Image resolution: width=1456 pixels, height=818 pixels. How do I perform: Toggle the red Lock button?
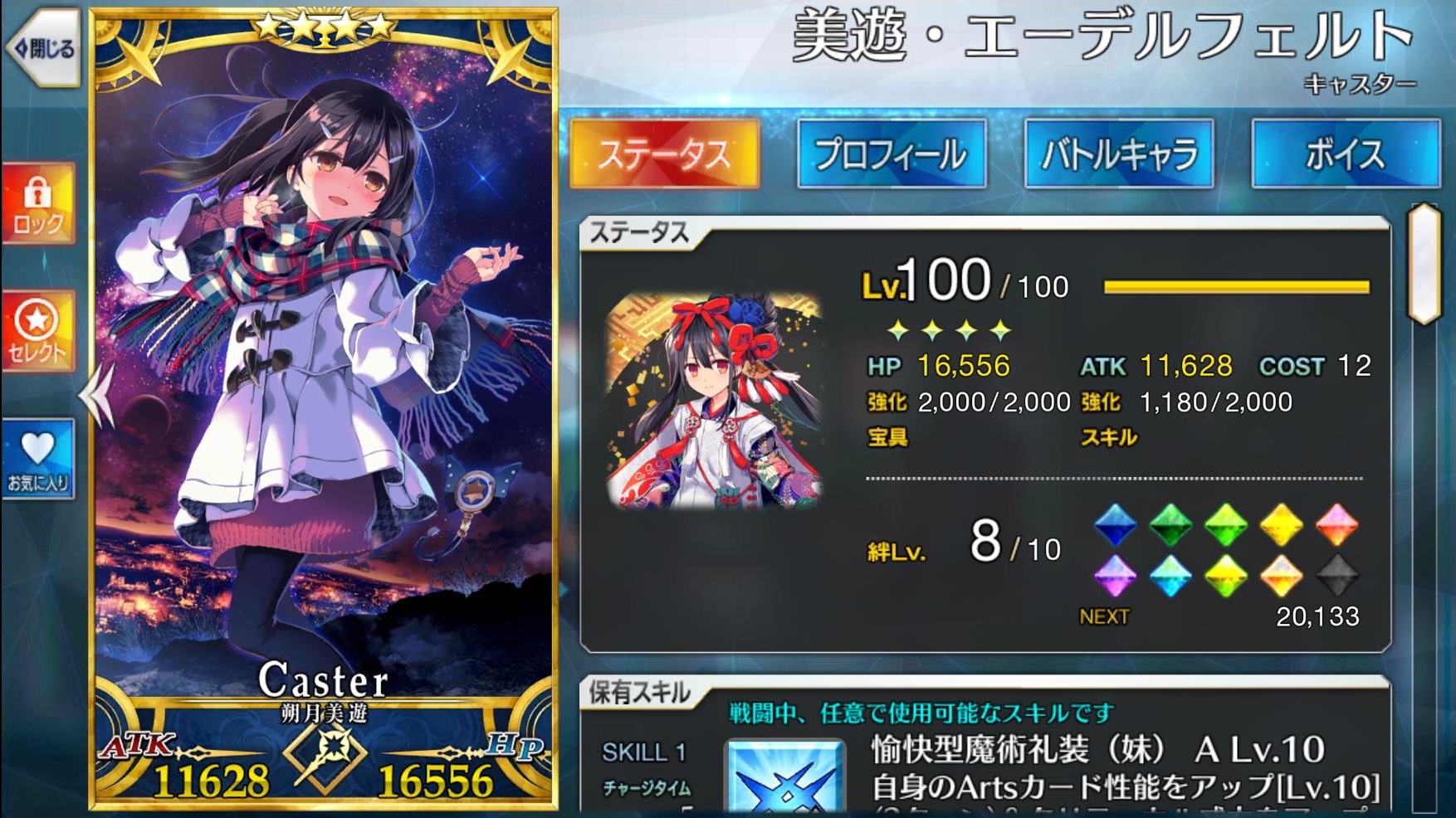[38, 203]
